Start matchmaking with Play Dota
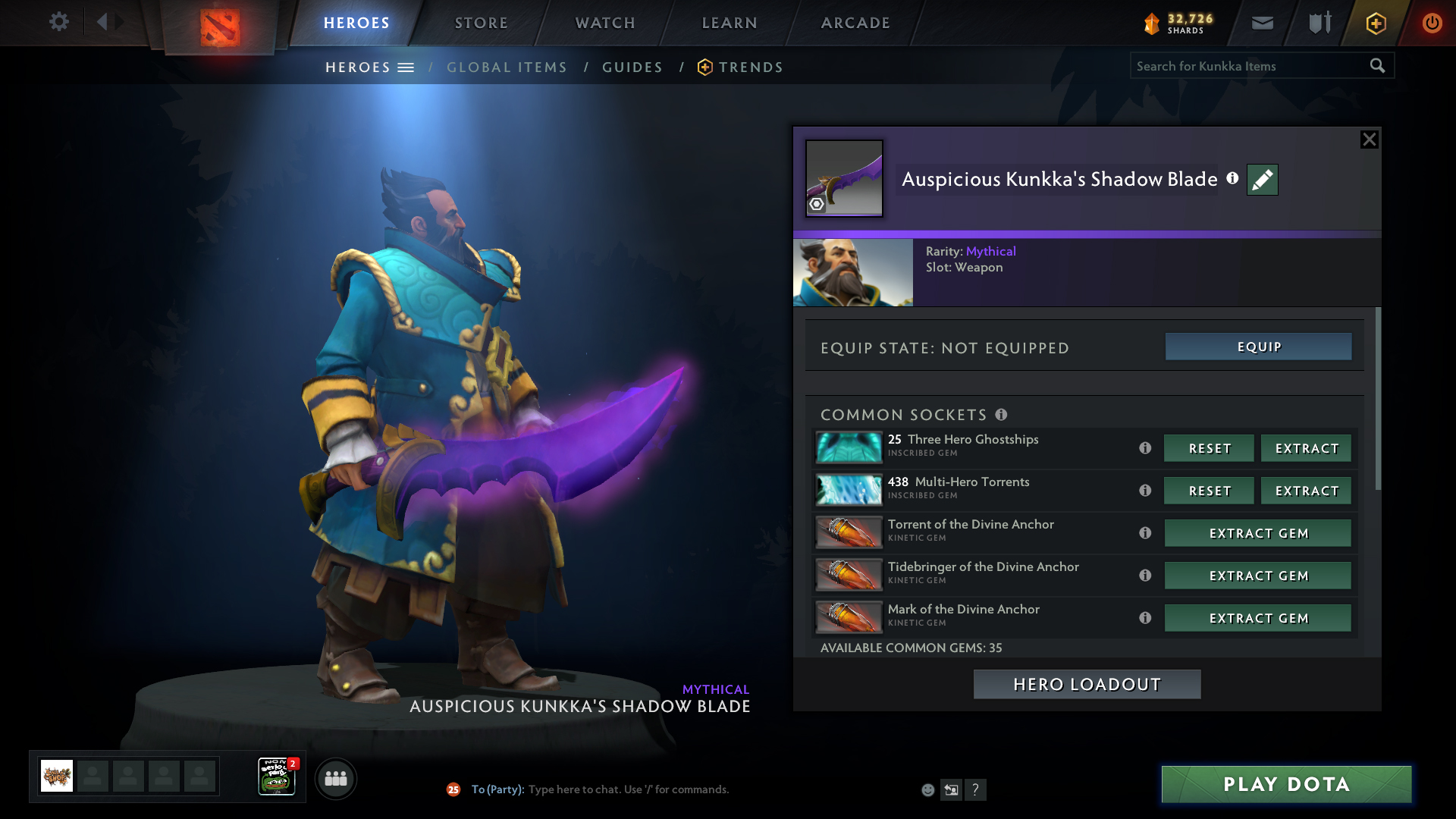 point(1286,784)
